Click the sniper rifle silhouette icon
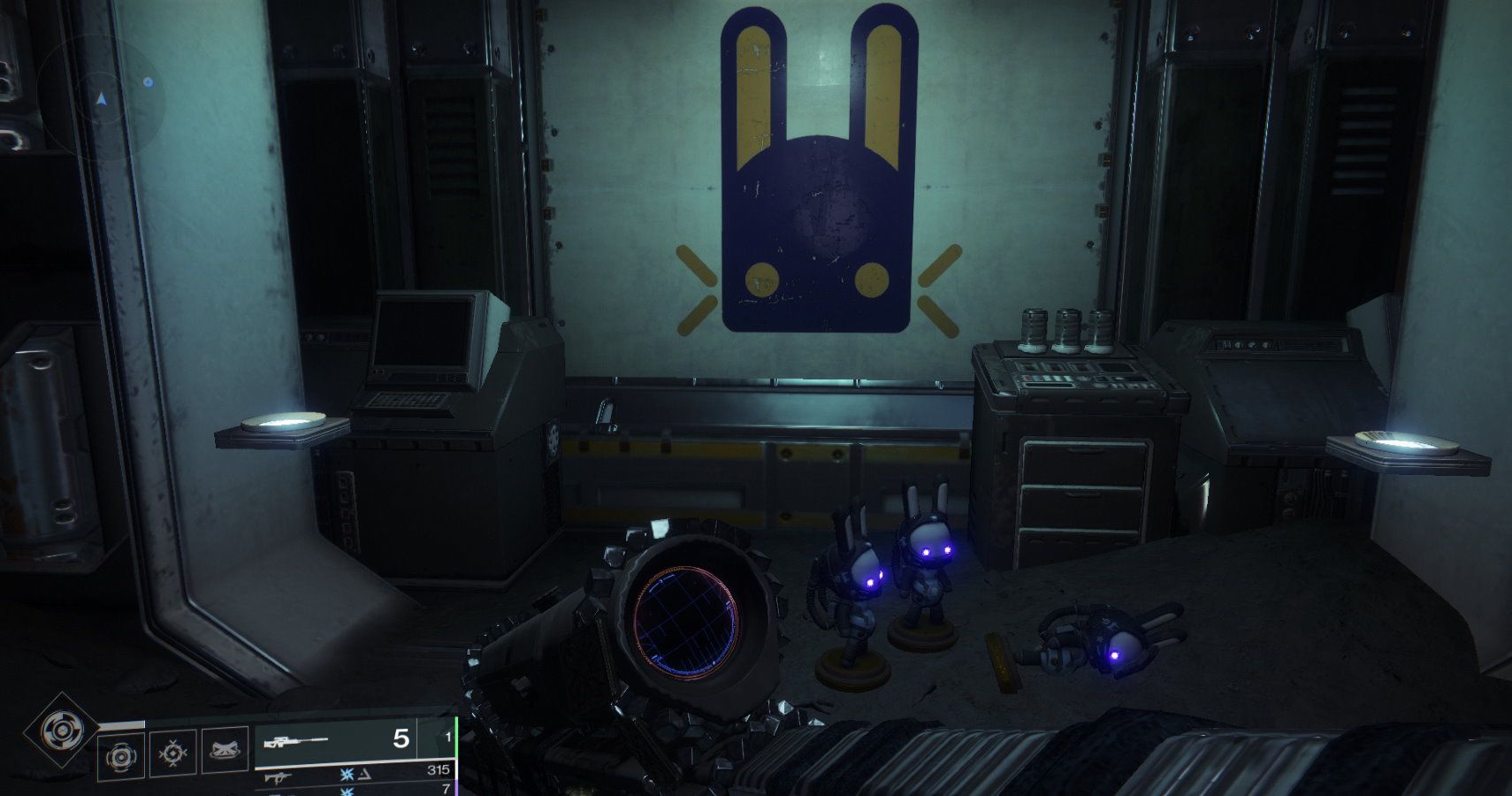Image resolution: width=1512 pixels, height=796 pixels. pyautogui.click(x=298, y=741)
